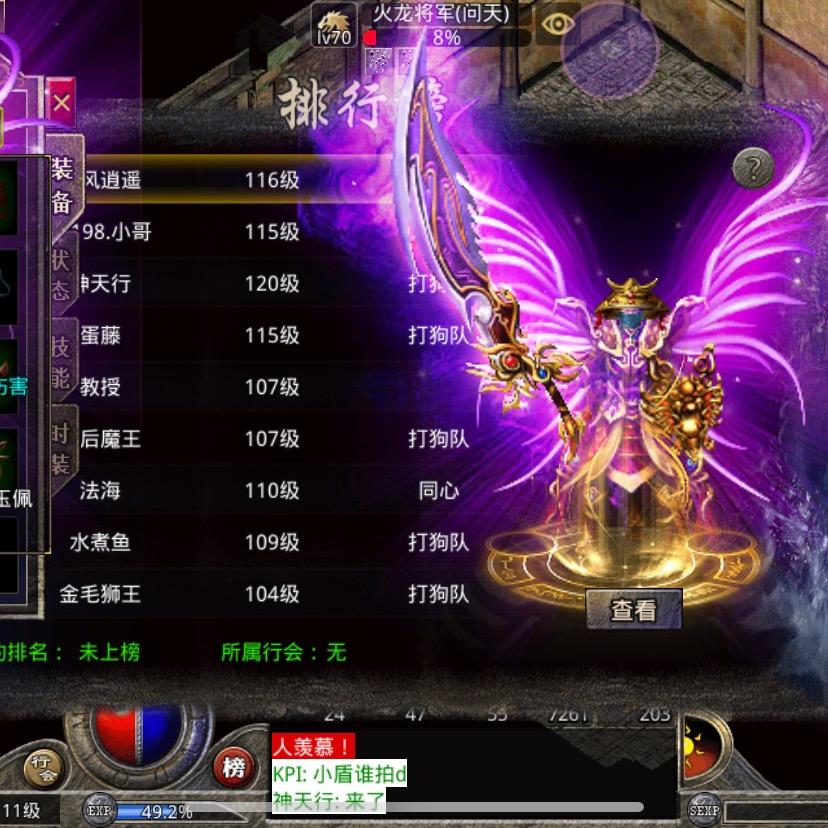
Task: Open the question mark help button
Action: [753, 168]
